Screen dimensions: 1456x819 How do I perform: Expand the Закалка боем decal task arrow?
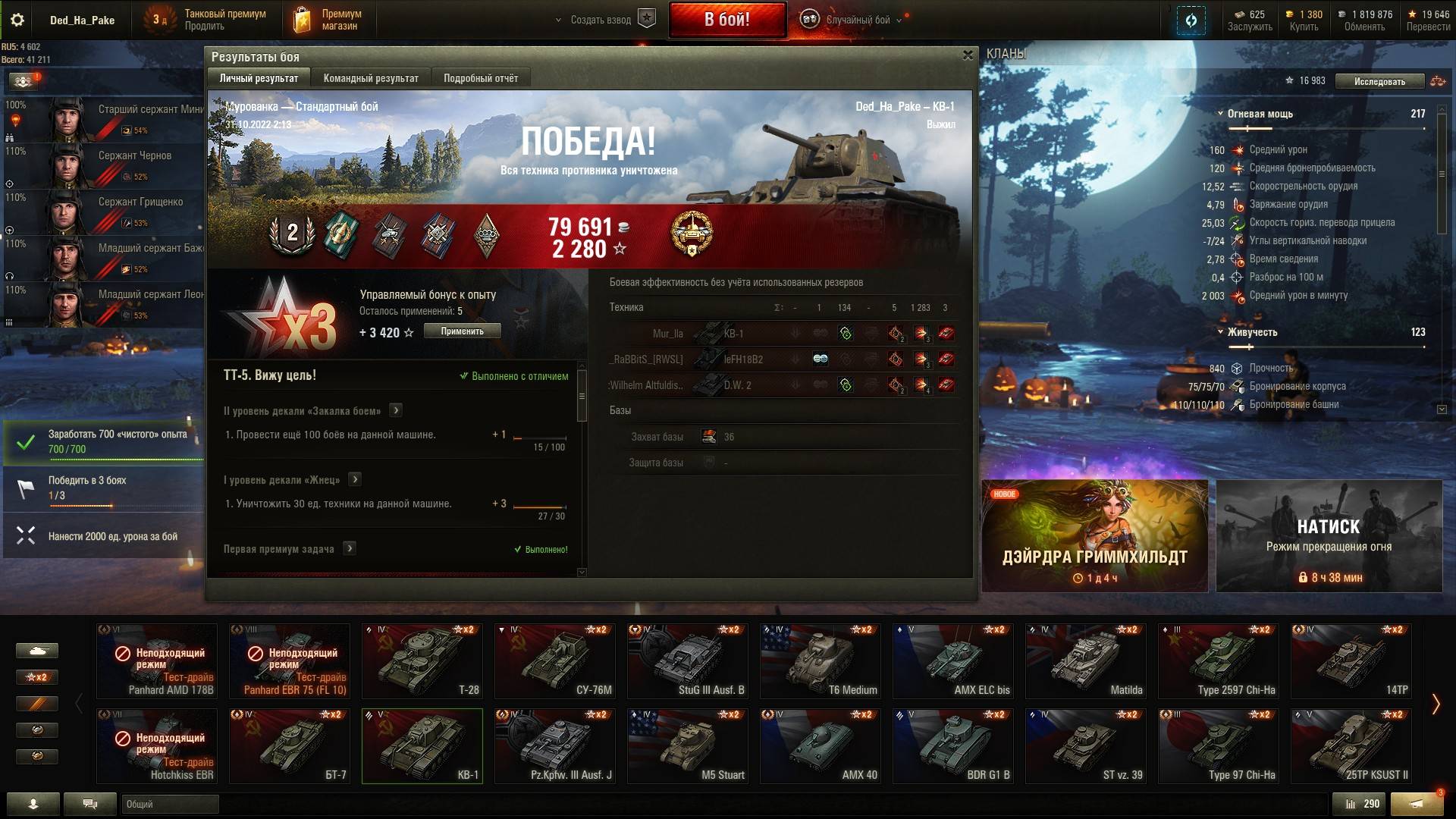point(395,410)
